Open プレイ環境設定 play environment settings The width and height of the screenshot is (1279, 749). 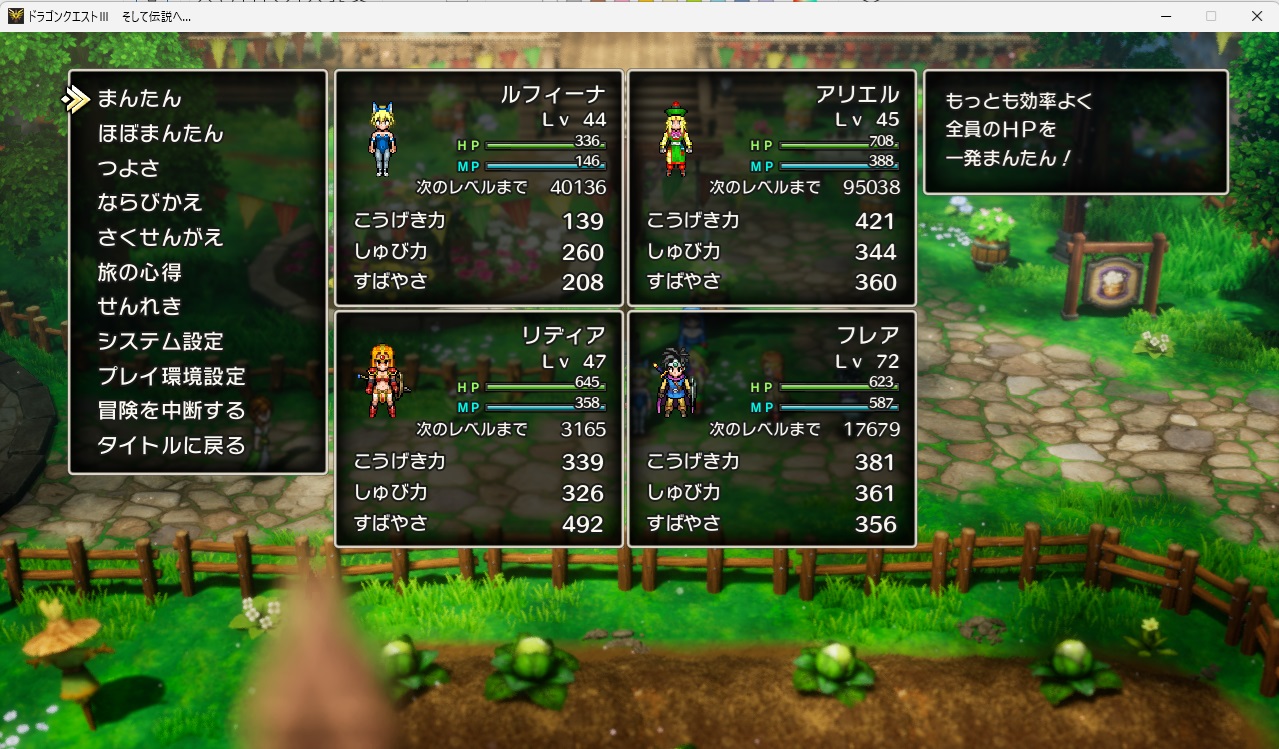[x=171, y=377]
